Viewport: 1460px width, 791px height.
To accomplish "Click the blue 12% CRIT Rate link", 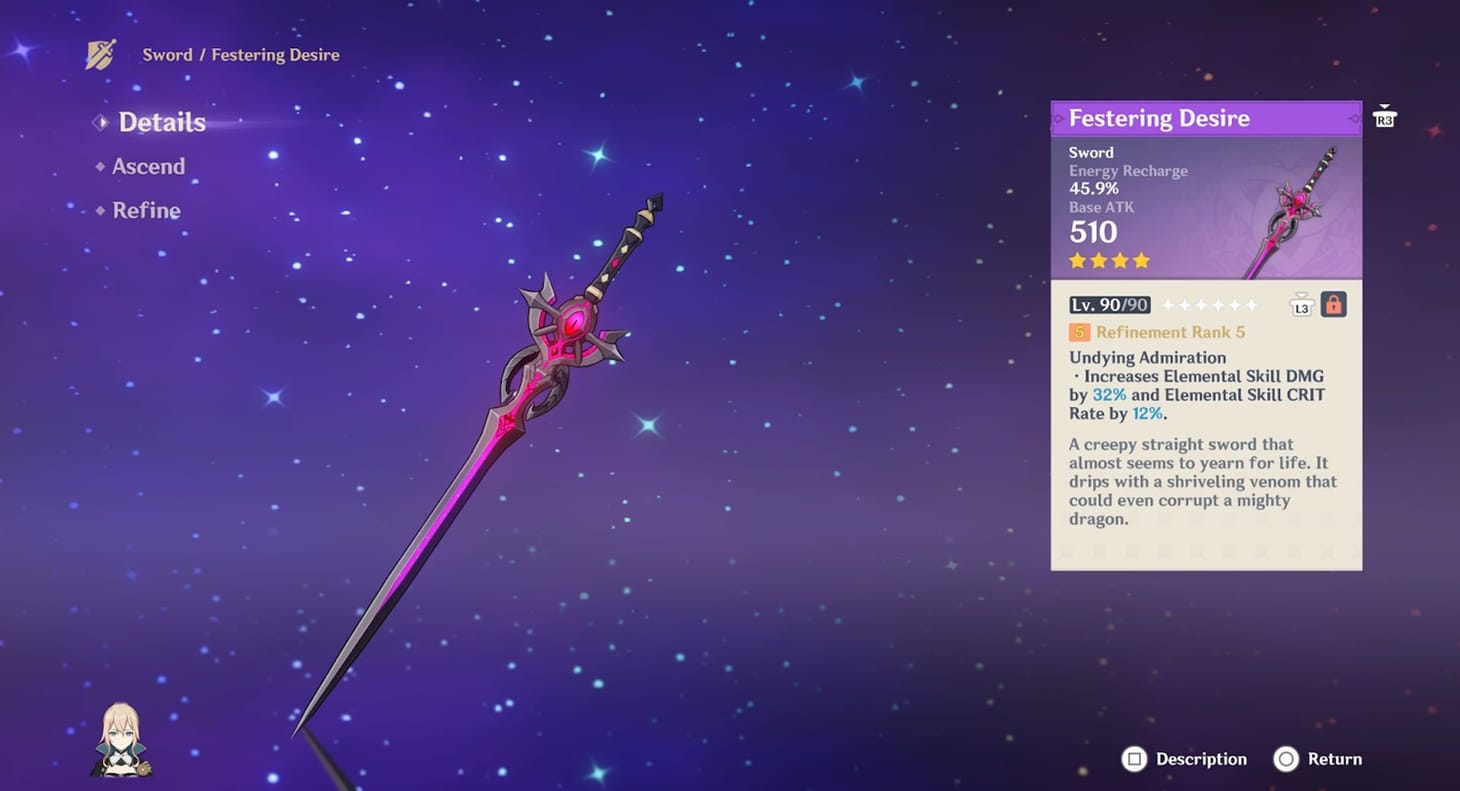I will (x=1147, y=413).
